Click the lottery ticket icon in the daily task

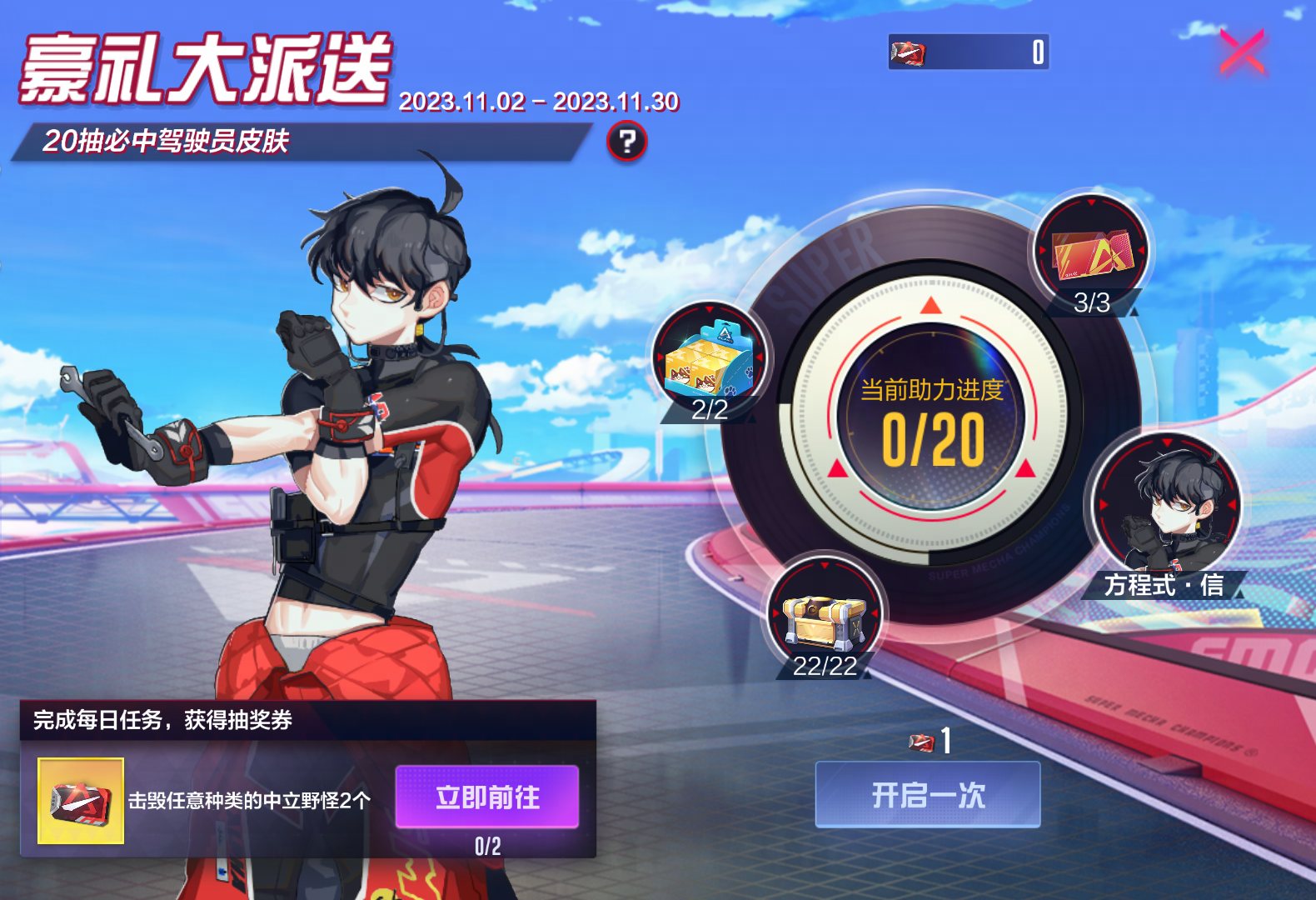pyautogui.click(x=80, y=798)
